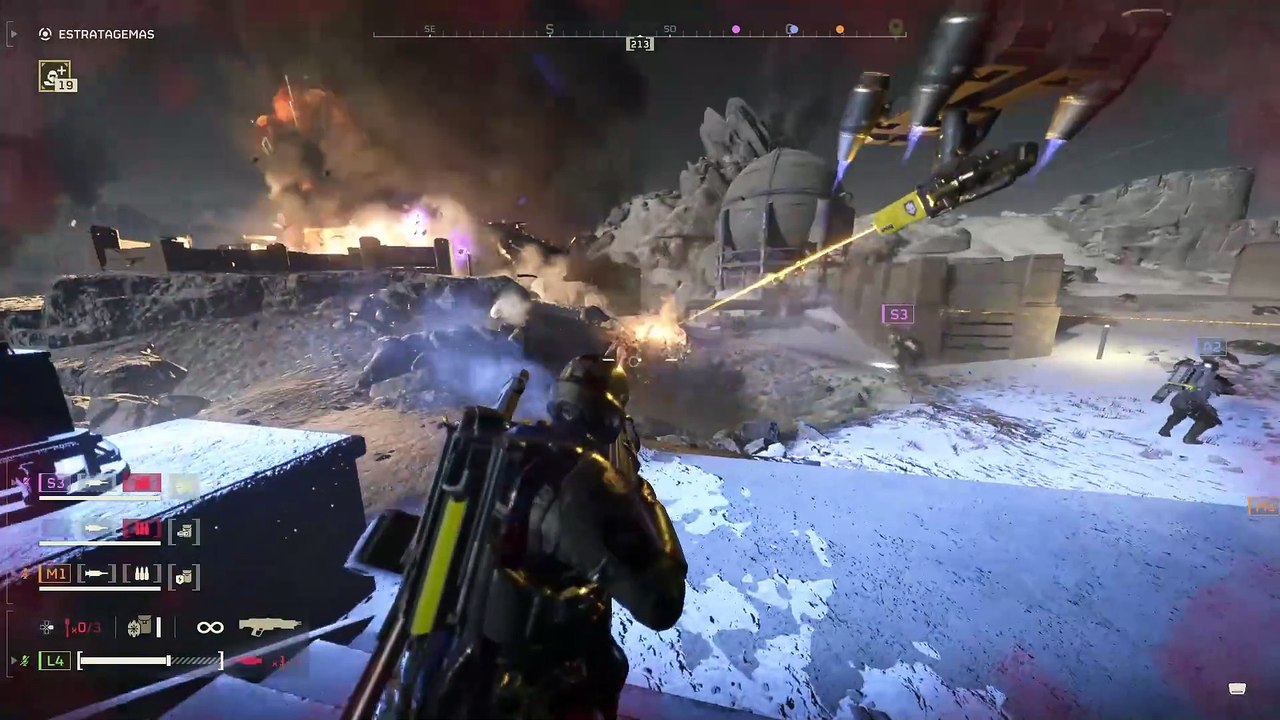This screenshot has height=720, width=1280.
Task: Select the grenade count icon
Action: 82,627
